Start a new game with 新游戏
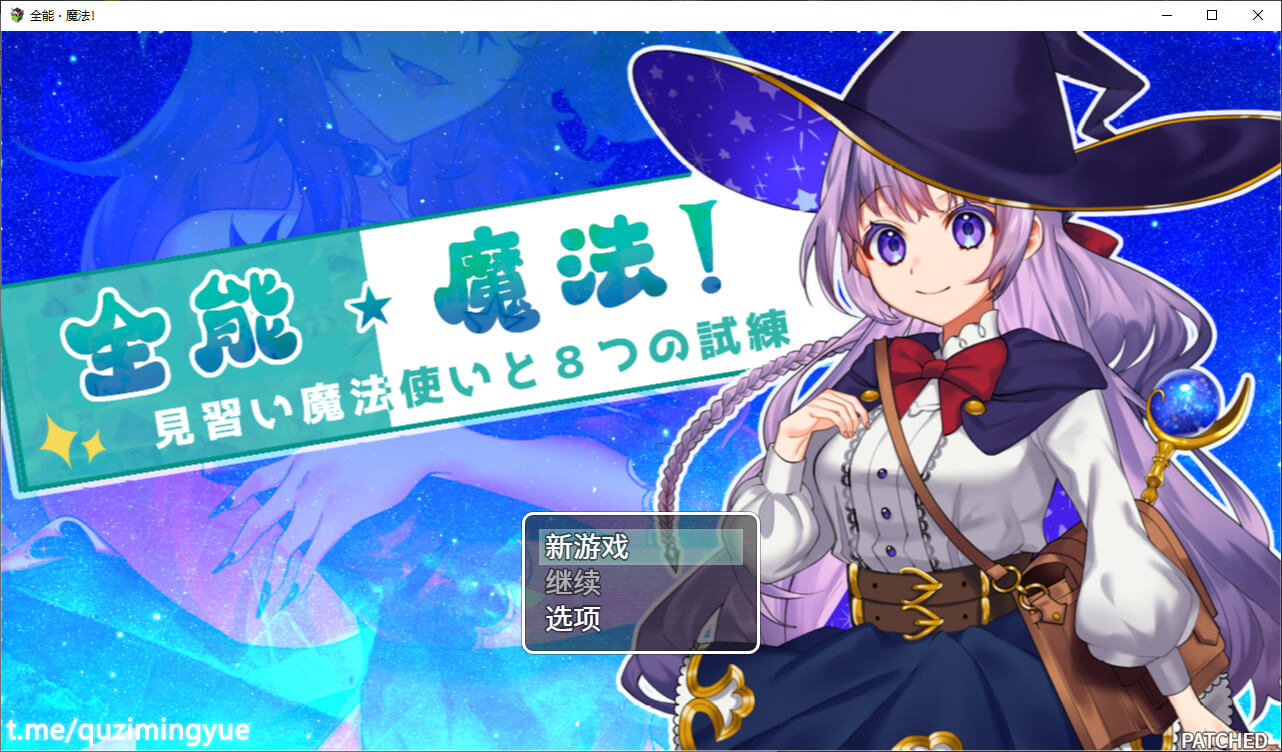1282x752 pixels. click(640, 548)
